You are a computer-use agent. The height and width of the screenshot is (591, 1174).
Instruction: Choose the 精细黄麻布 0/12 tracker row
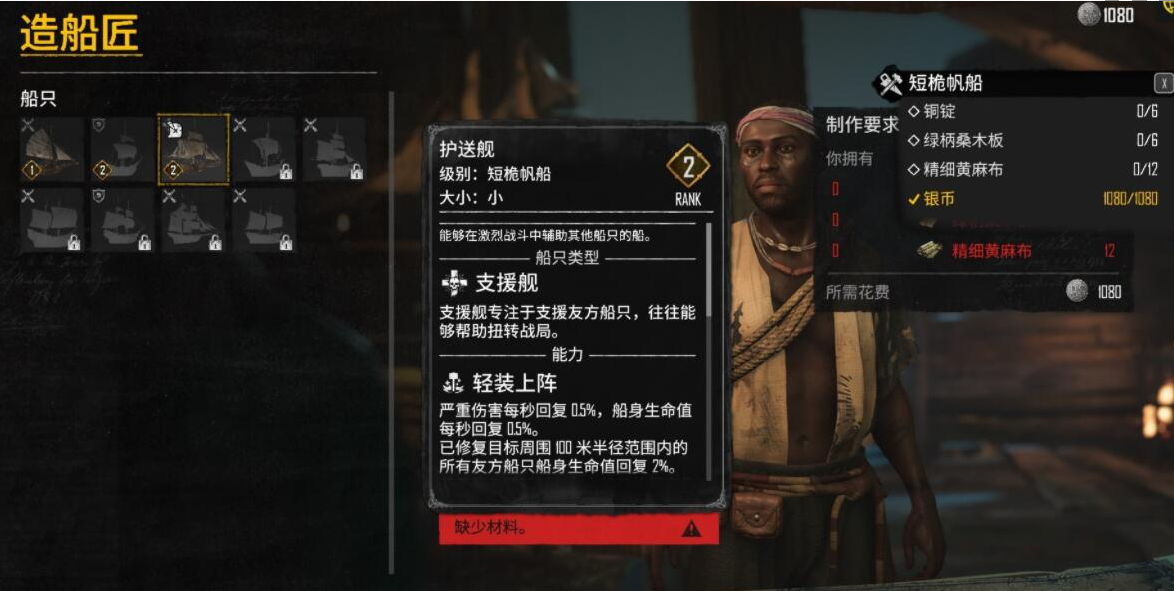tap(1032, 169)
